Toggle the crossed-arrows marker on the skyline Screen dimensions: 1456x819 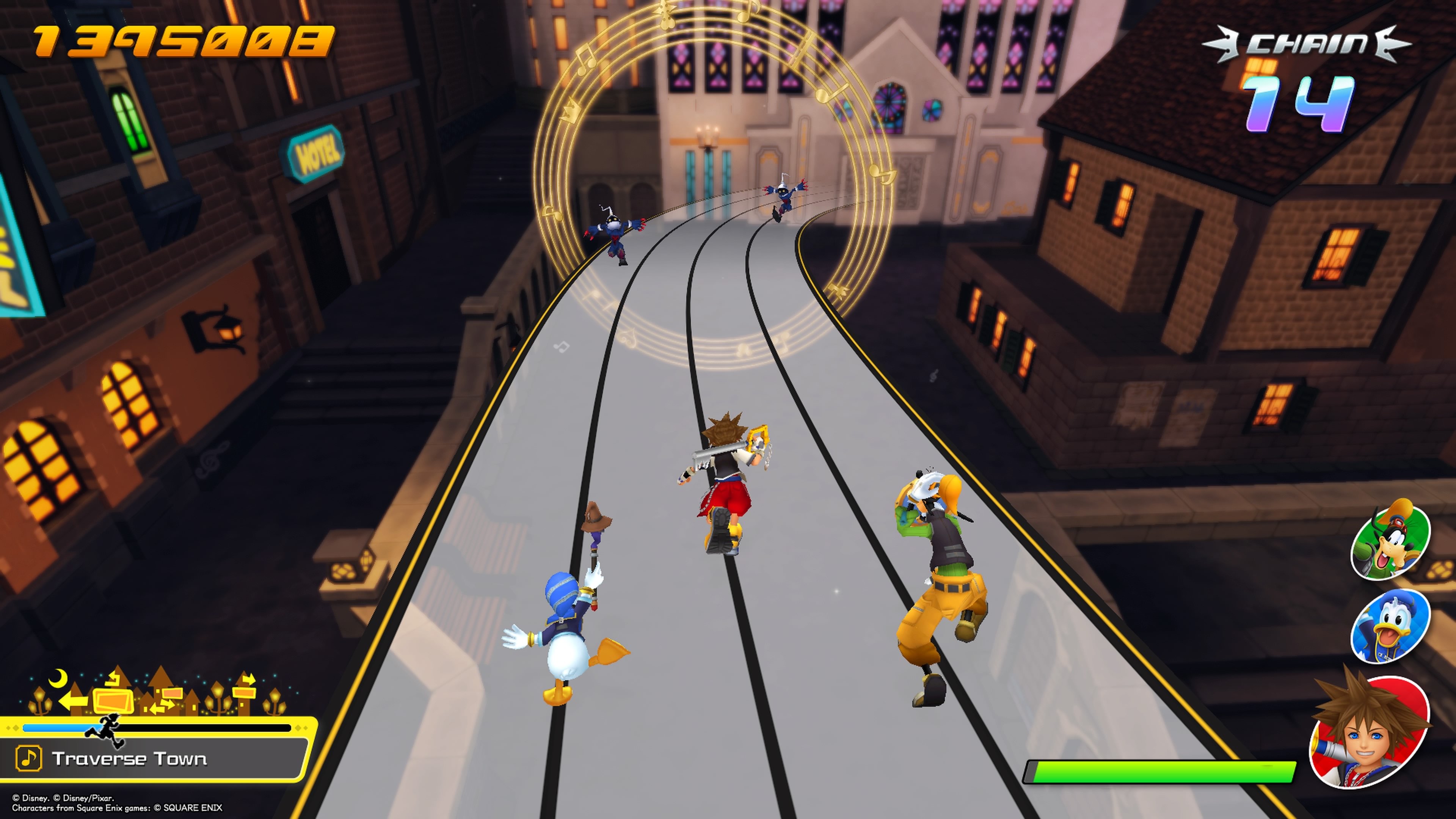pos(162,706)
